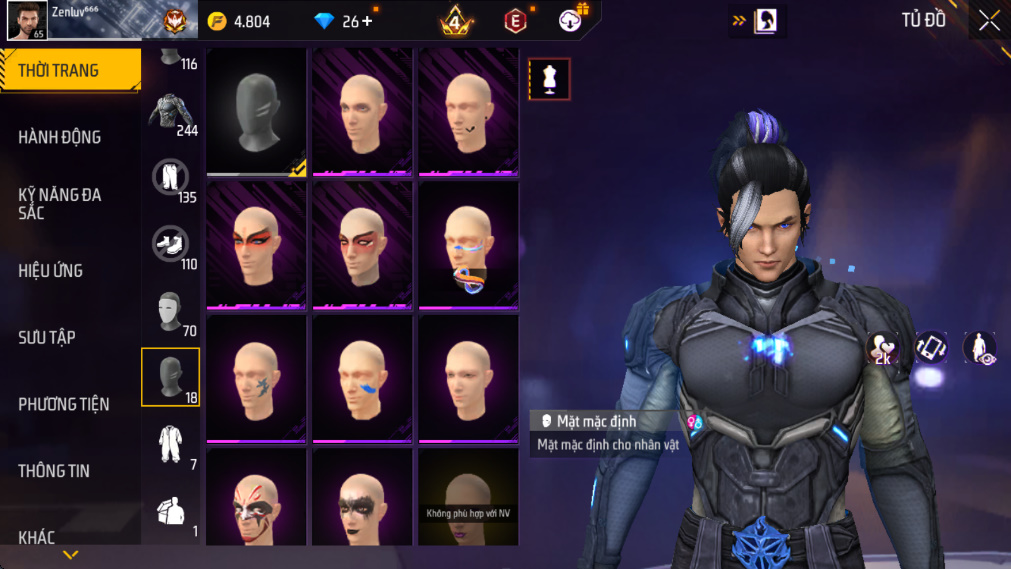Select the white mask subcategory with 70 items

click(x=171, y=312)
